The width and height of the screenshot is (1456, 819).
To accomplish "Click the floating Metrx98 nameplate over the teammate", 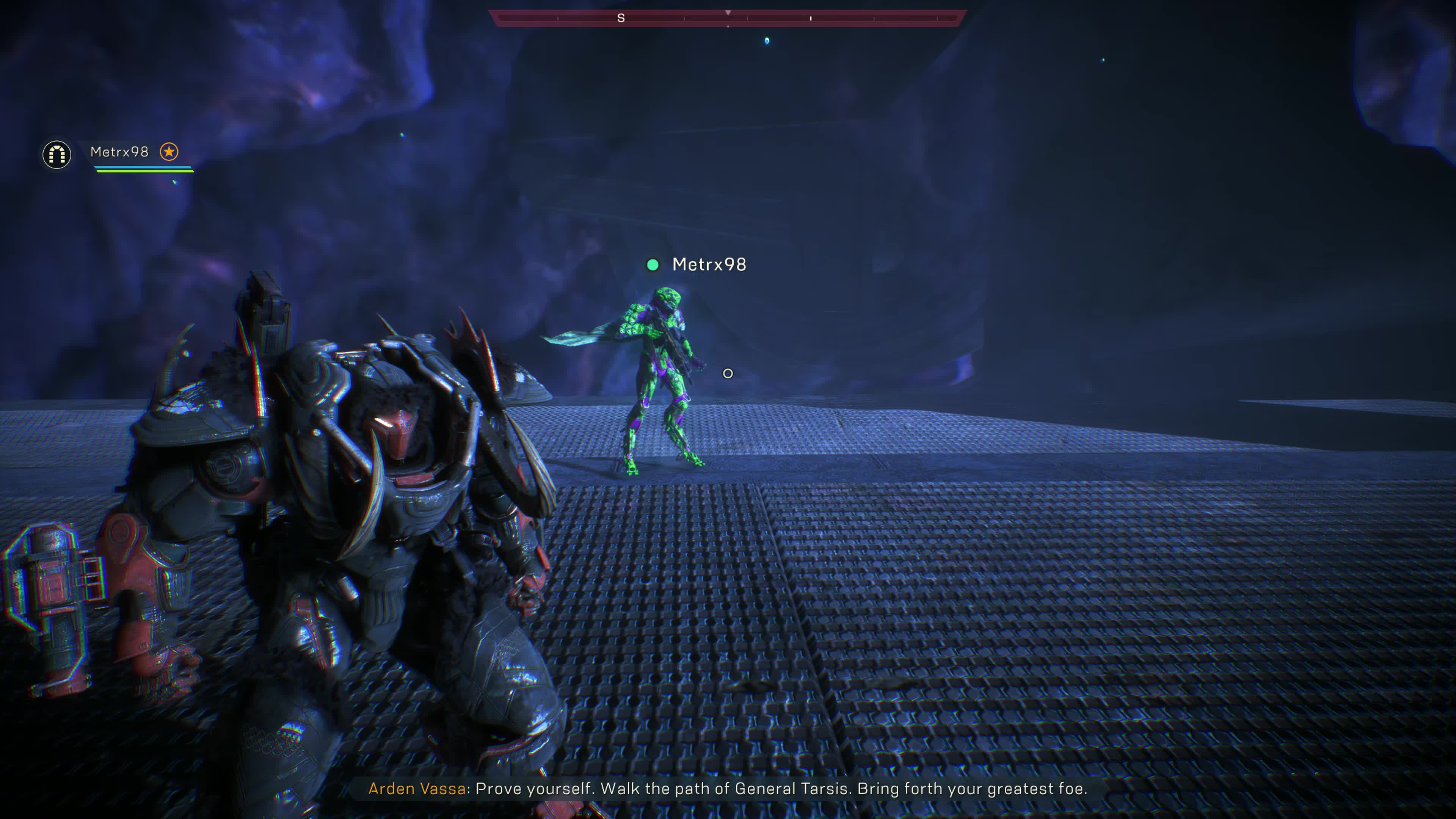I will point(709,265).
